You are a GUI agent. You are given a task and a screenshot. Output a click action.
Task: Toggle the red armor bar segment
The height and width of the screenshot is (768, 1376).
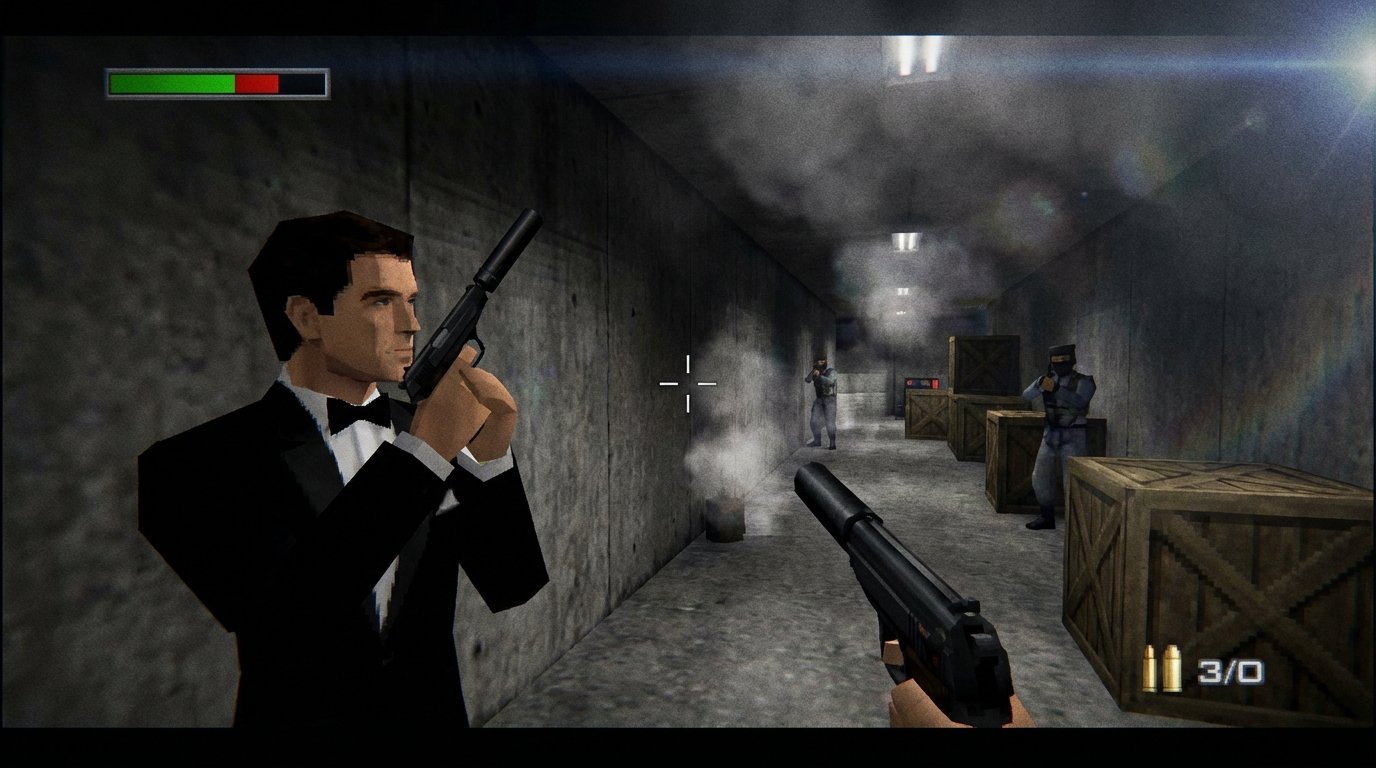coord(257,83)
